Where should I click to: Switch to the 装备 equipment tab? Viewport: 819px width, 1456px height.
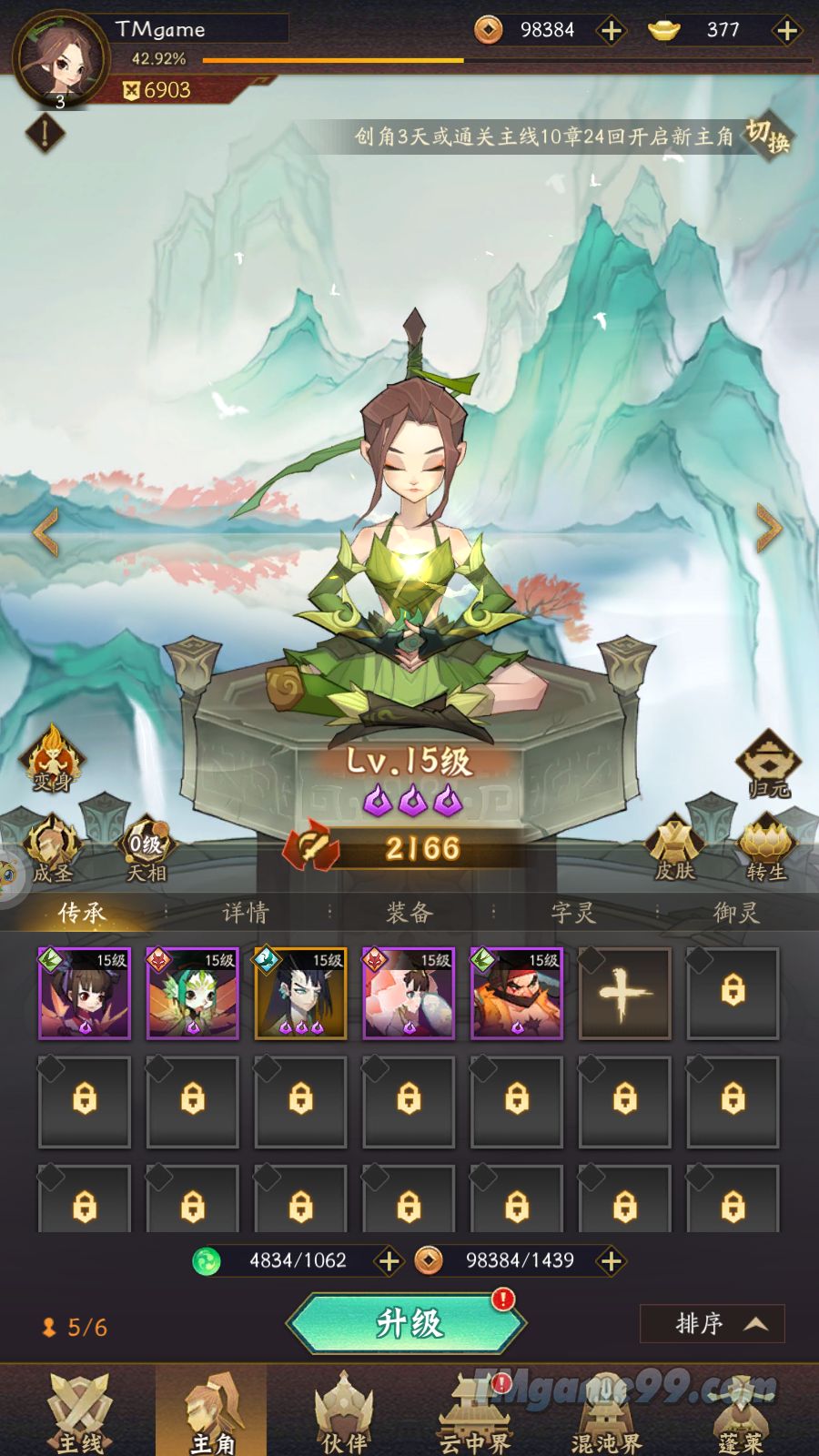(409, 912)
